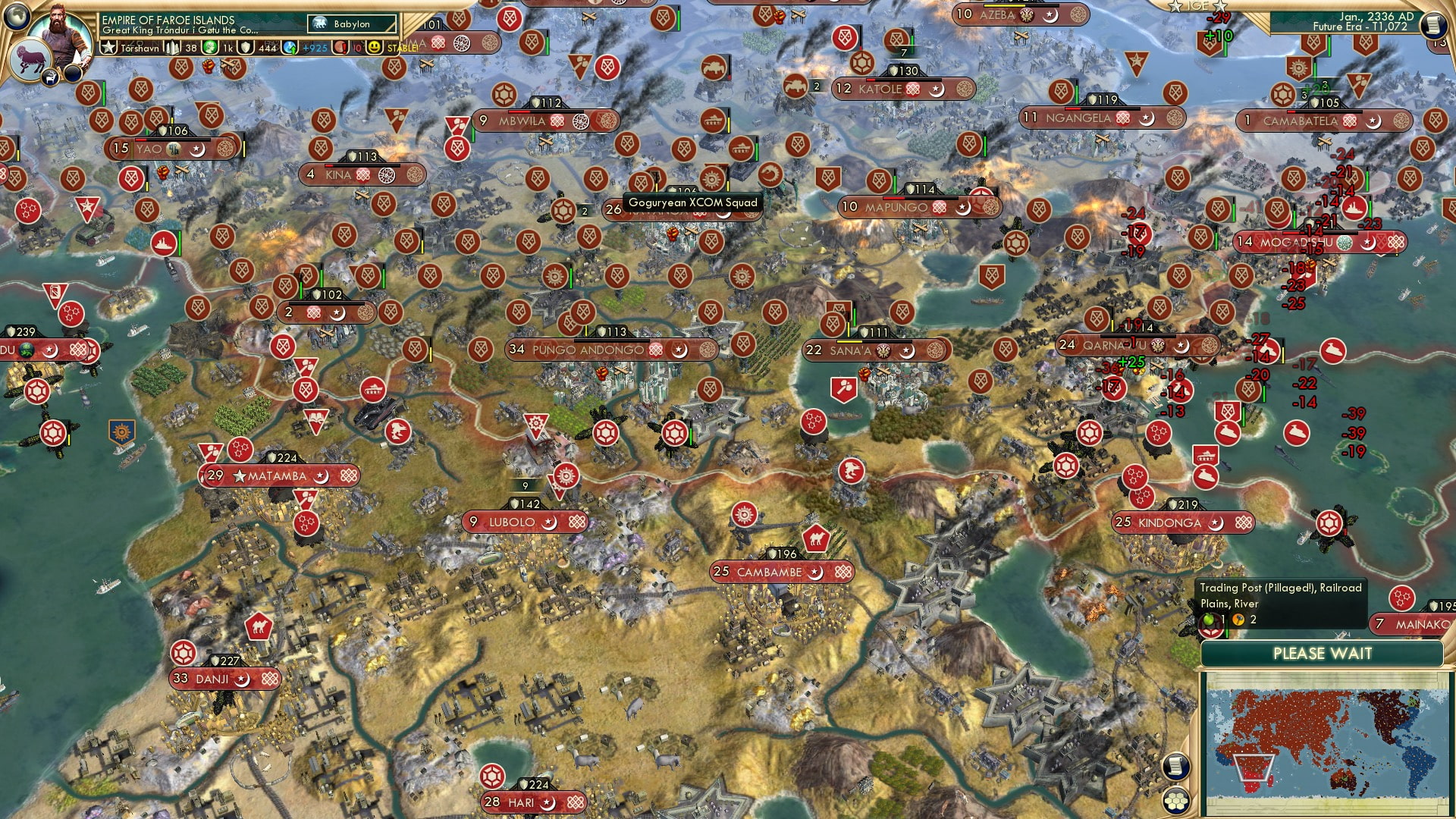Open the gold treasury shield icon showing 444
This screenshot has height=819, width=1456.
(246, 47)
